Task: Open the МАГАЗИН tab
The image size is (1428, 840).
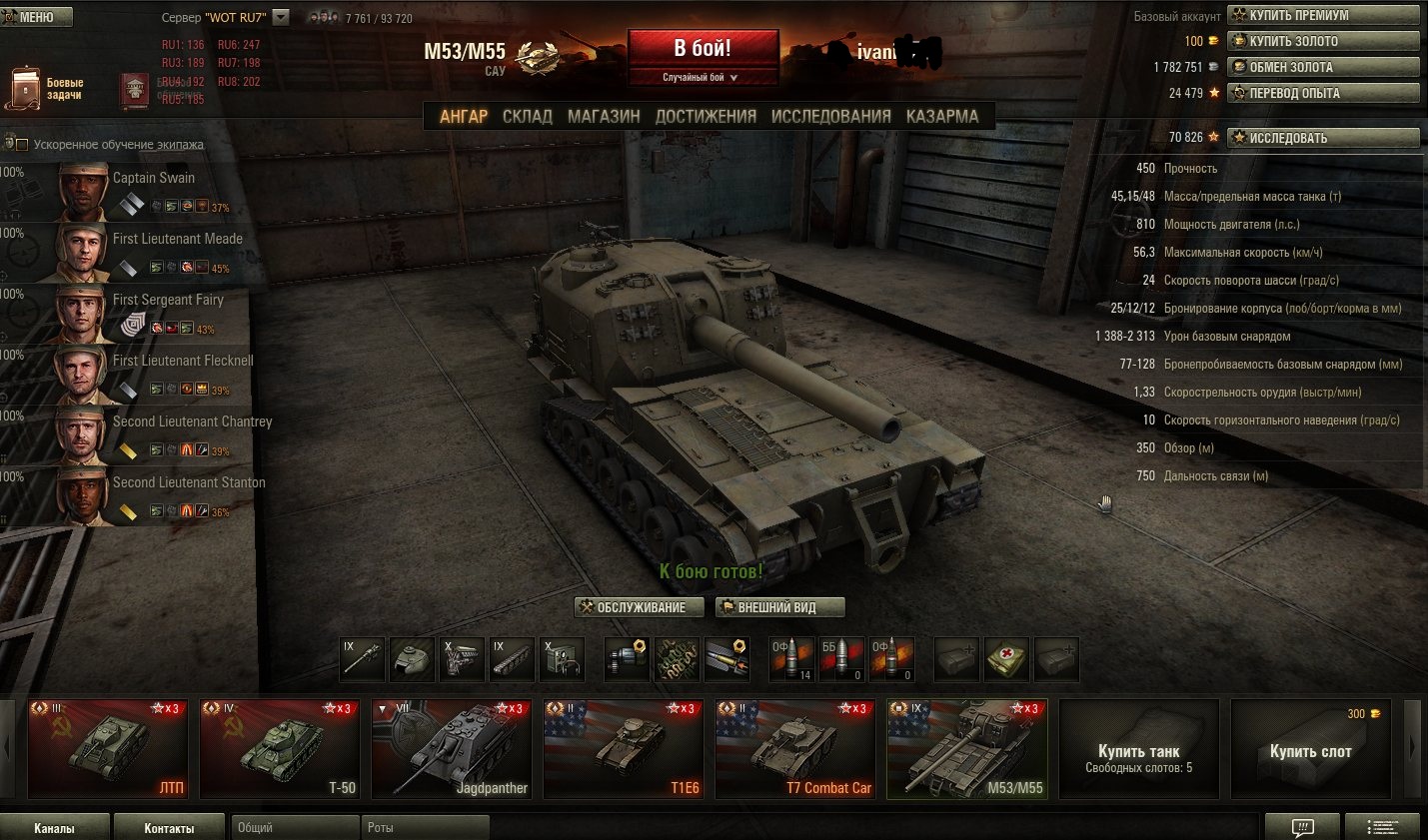Action: click(x=604, y=116)
